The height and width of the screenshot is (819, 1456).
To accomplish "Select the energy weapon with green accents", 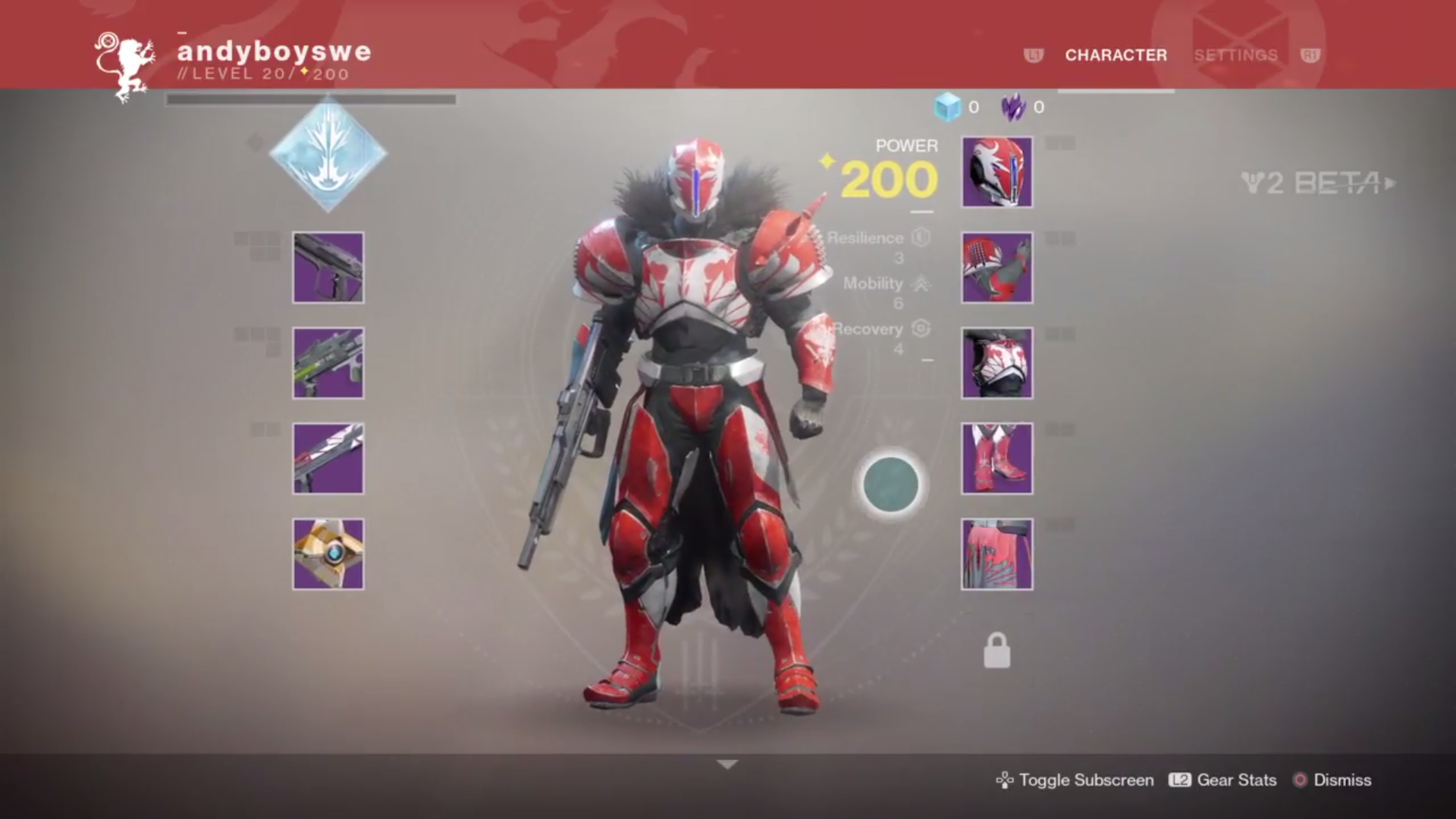I will click(328, 362).
